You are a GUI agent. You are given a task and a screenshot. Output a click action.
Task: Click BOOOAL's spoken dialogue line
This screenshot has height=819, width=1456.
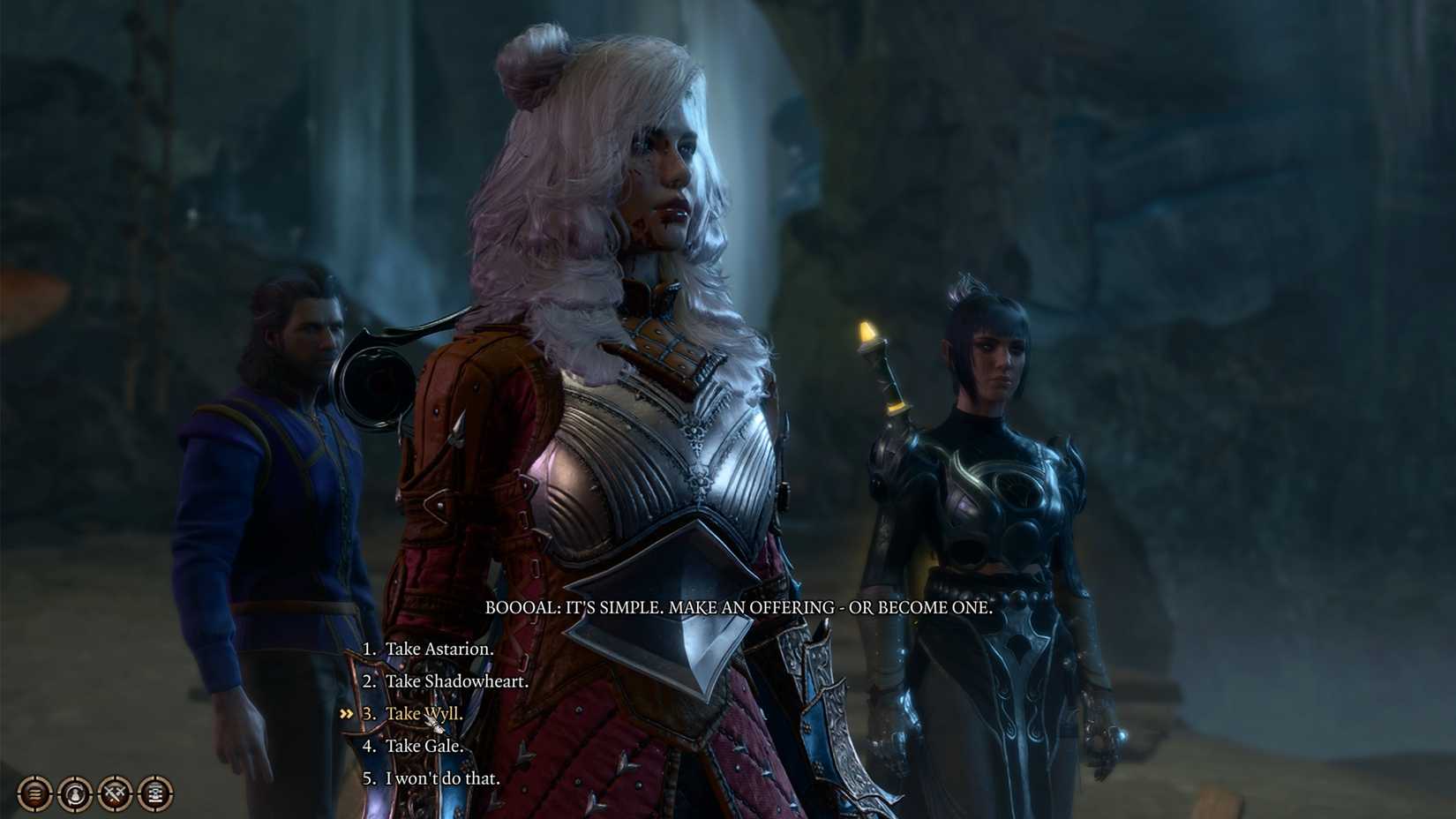click(739, 607)
